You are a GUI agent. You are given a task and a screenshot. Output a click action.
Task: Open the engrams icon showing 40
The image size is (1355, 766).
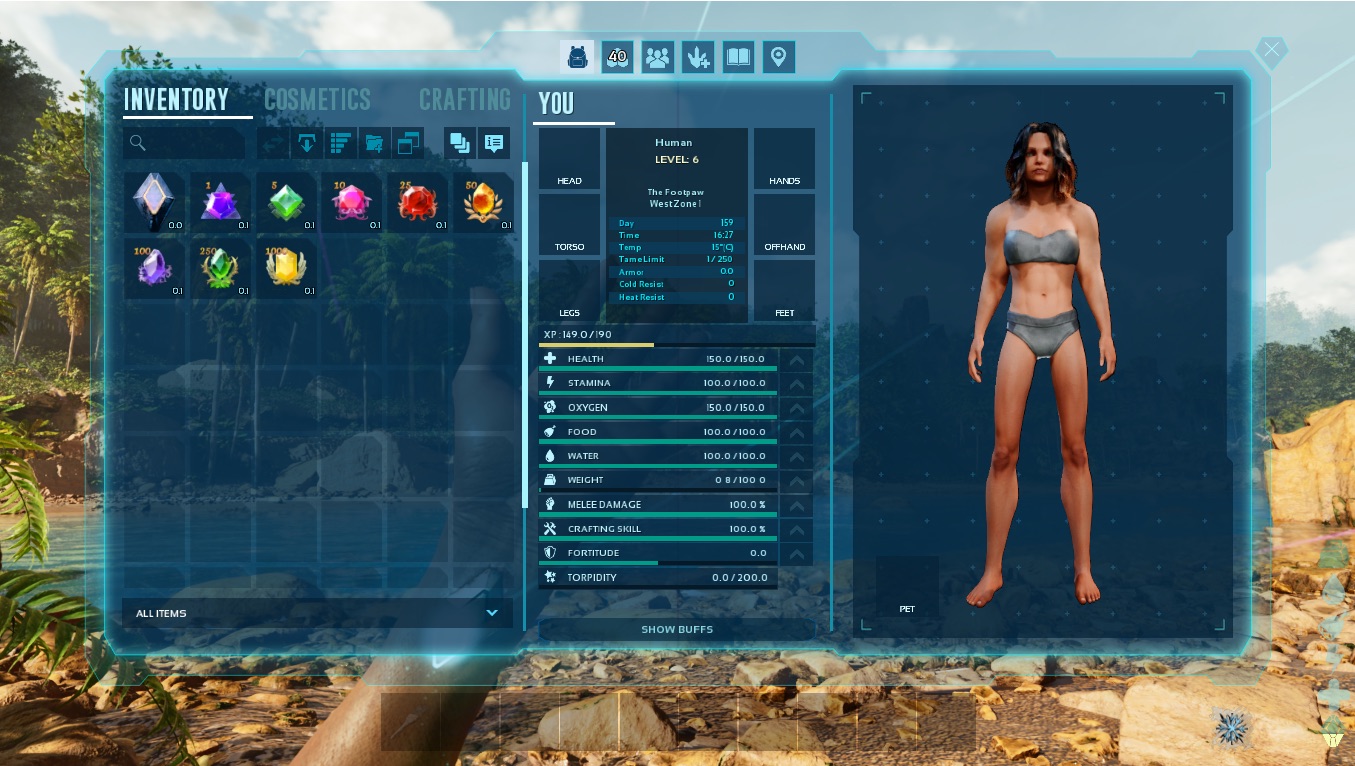tap(617, 57)
